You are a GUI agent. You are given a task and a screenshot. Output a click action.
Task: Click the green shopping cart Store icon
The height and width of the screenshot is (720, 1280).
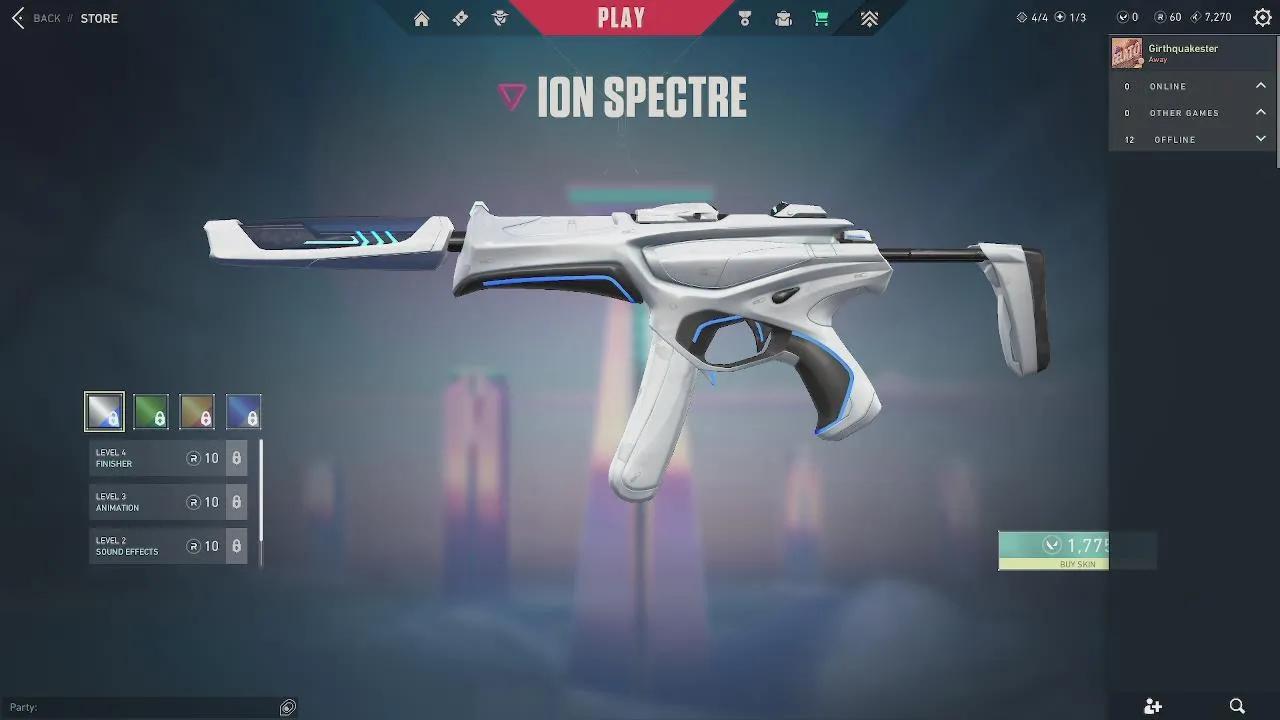(820, 17)
